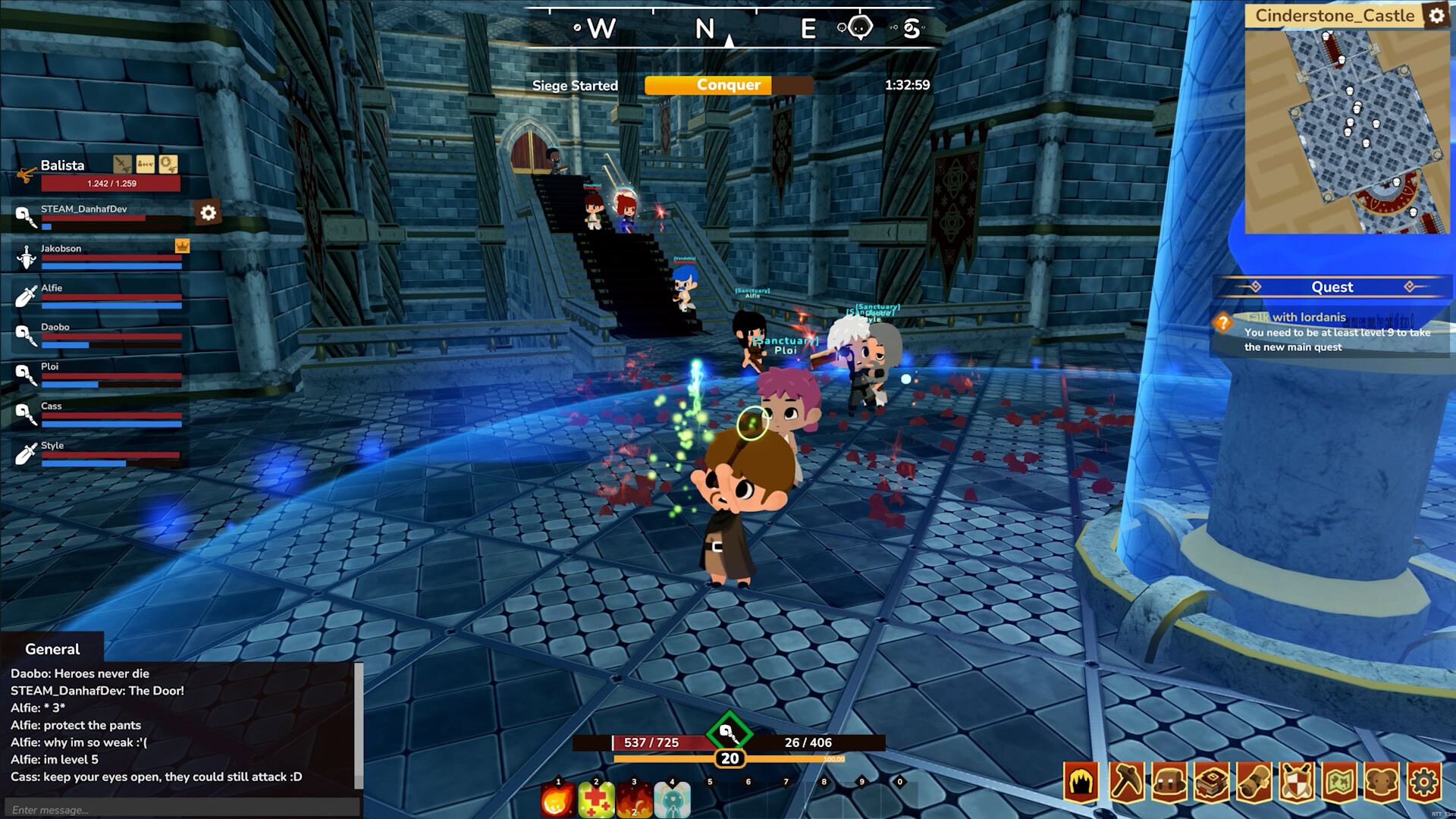Toggle the ranged targeting mode near Balista's name
This screenshot has height=819, width=1456.
[146, 164]
